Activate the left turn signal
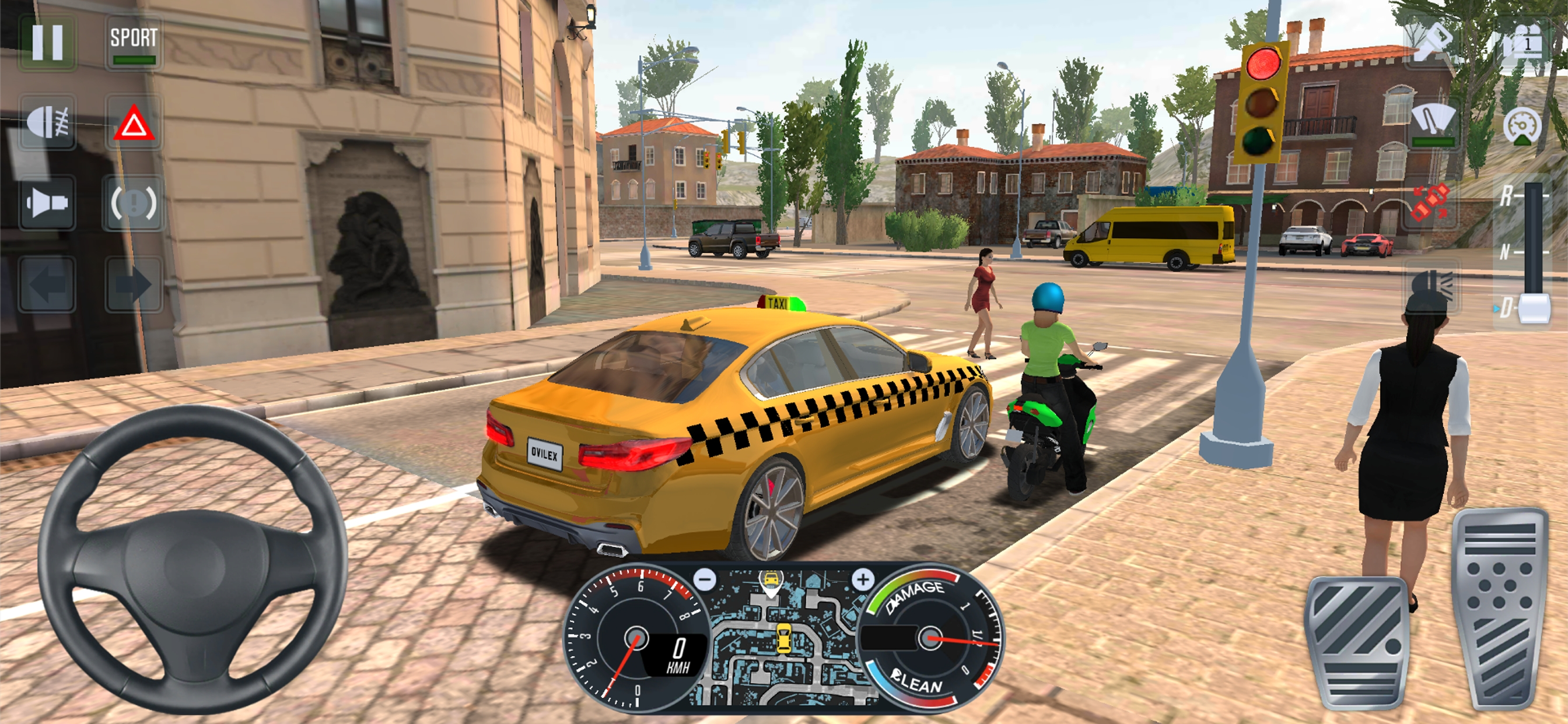 pyautogui.click(x=47, y=284)
